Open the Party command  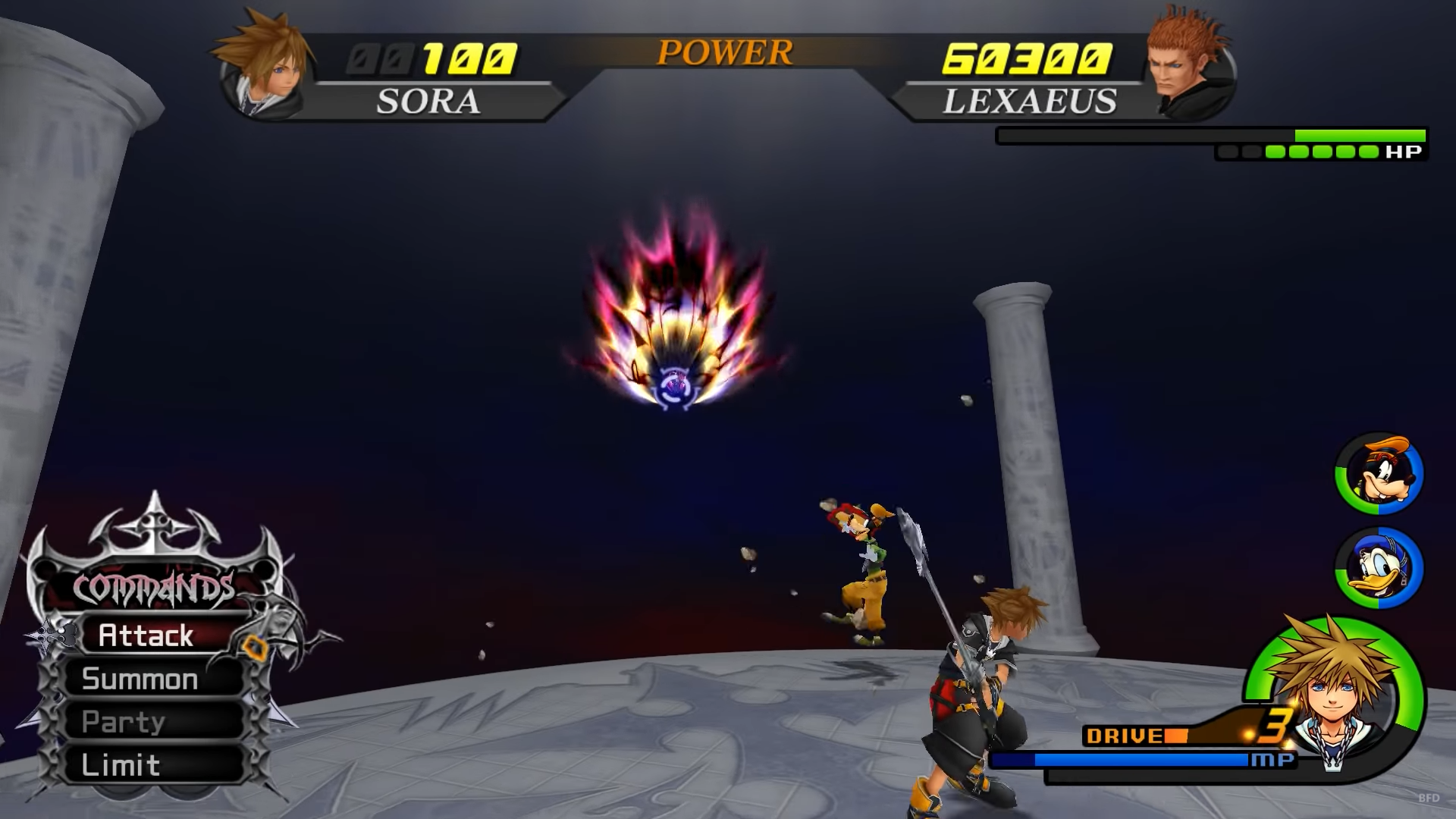pos(124,722)
